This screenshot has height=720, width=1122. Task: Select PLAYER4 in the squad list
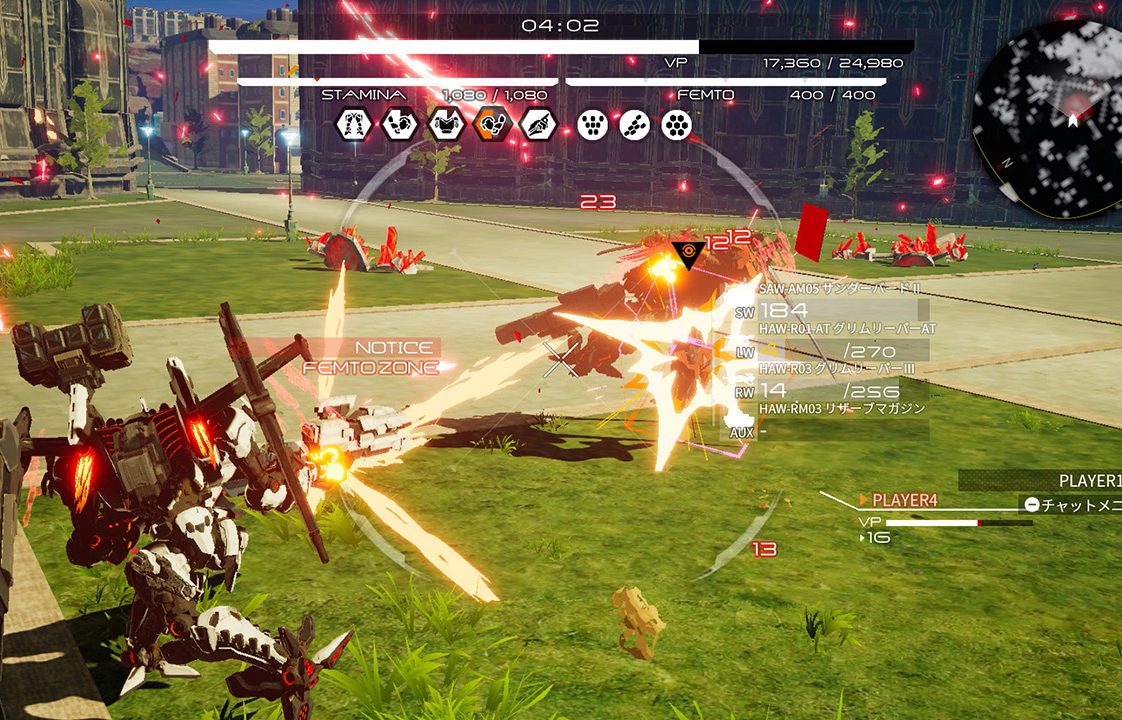[903, 500]
